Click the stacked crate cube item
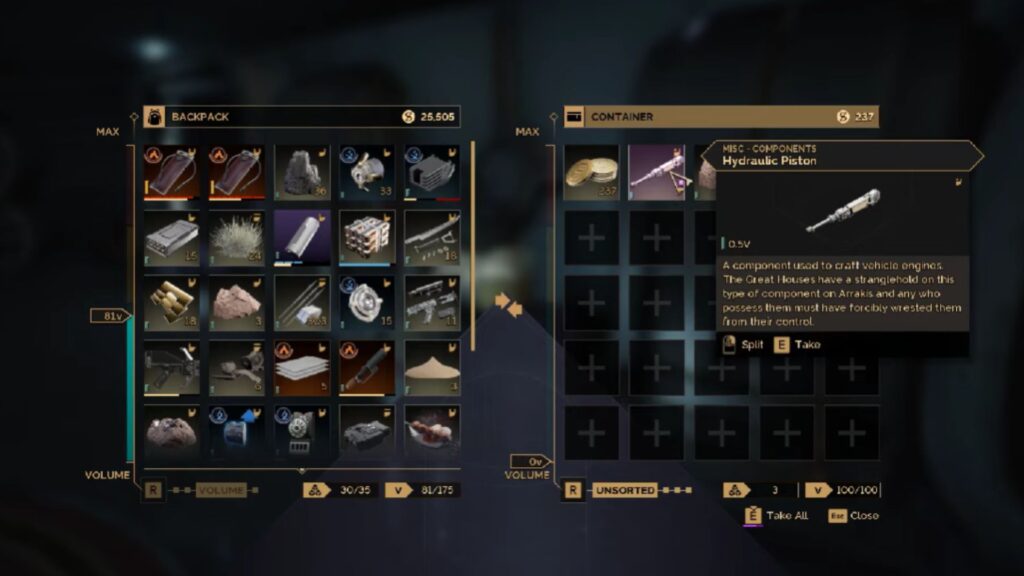The image size is (1024, 576). tap(367, 236)
